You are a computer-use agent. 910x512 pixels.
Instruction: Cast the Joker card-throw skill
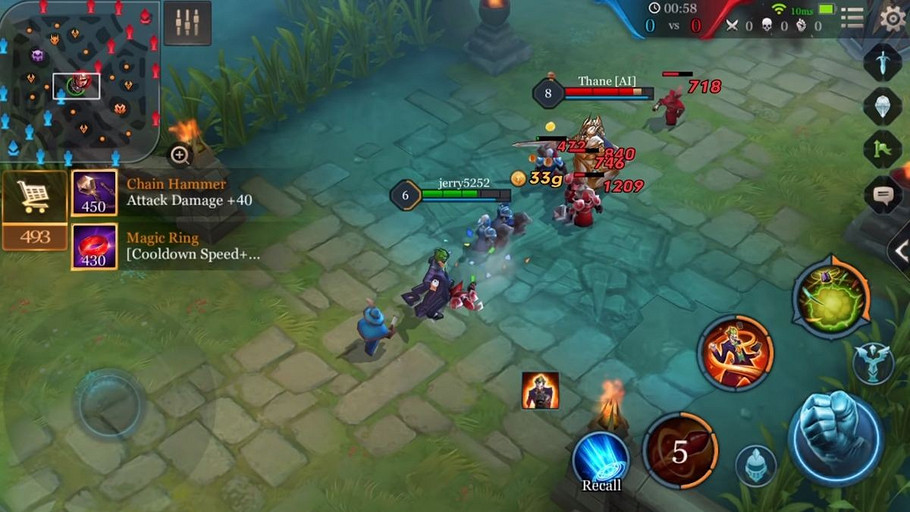[736, 352]
